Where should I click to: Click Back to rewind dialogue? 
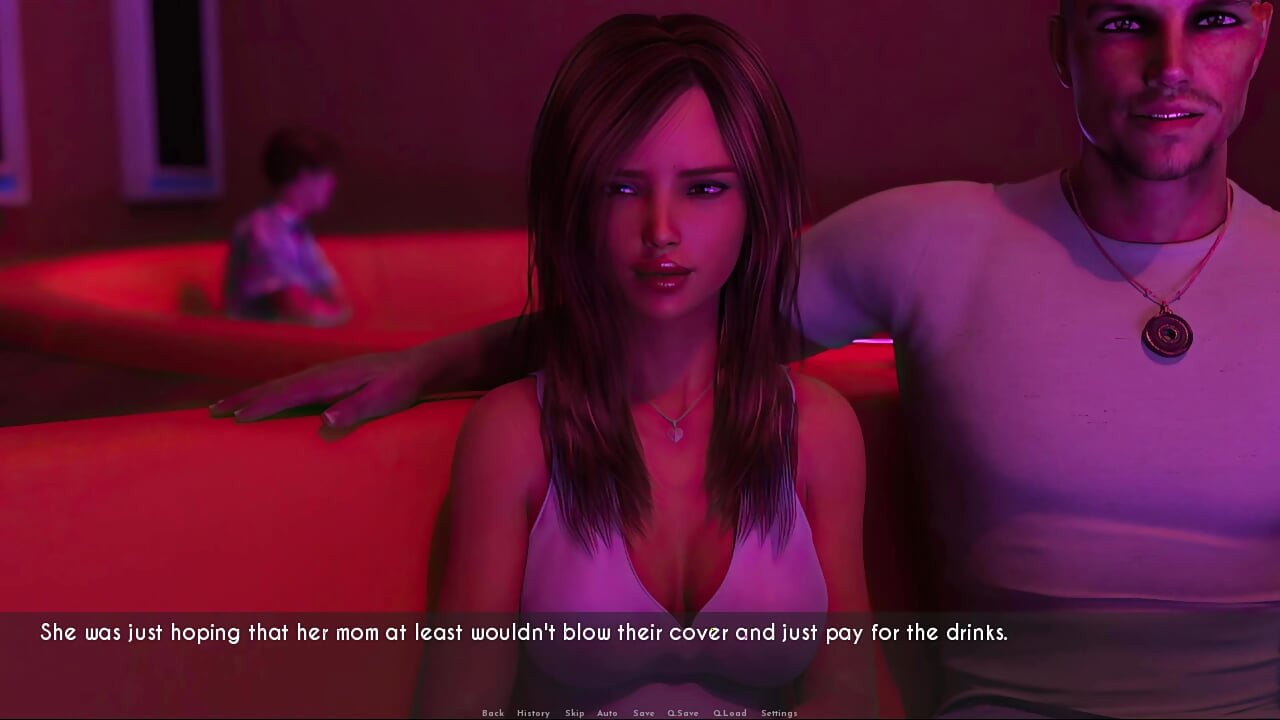click(493, 713)
